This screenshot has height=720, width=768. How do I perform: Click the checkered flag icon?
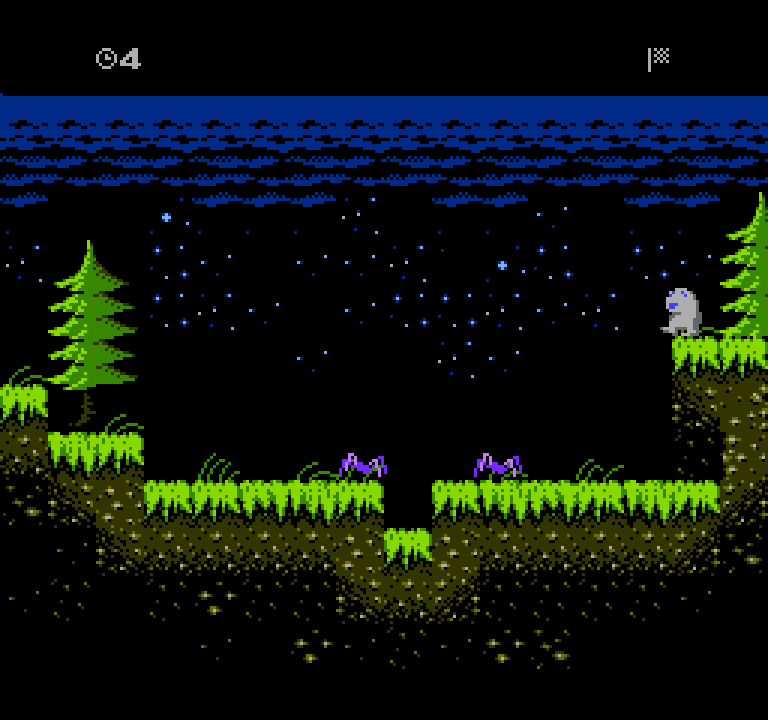658,58
